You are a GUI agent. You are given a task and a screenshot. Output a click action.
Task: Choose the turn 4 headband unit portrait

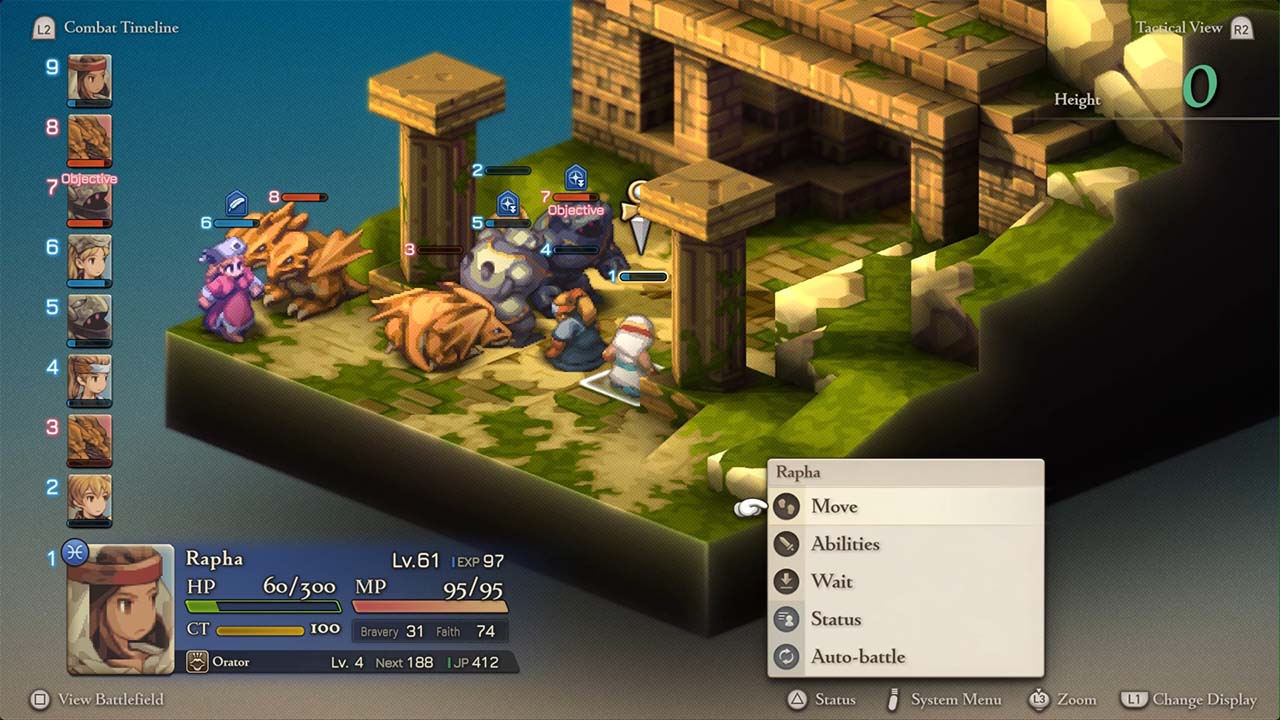point(89,378)
